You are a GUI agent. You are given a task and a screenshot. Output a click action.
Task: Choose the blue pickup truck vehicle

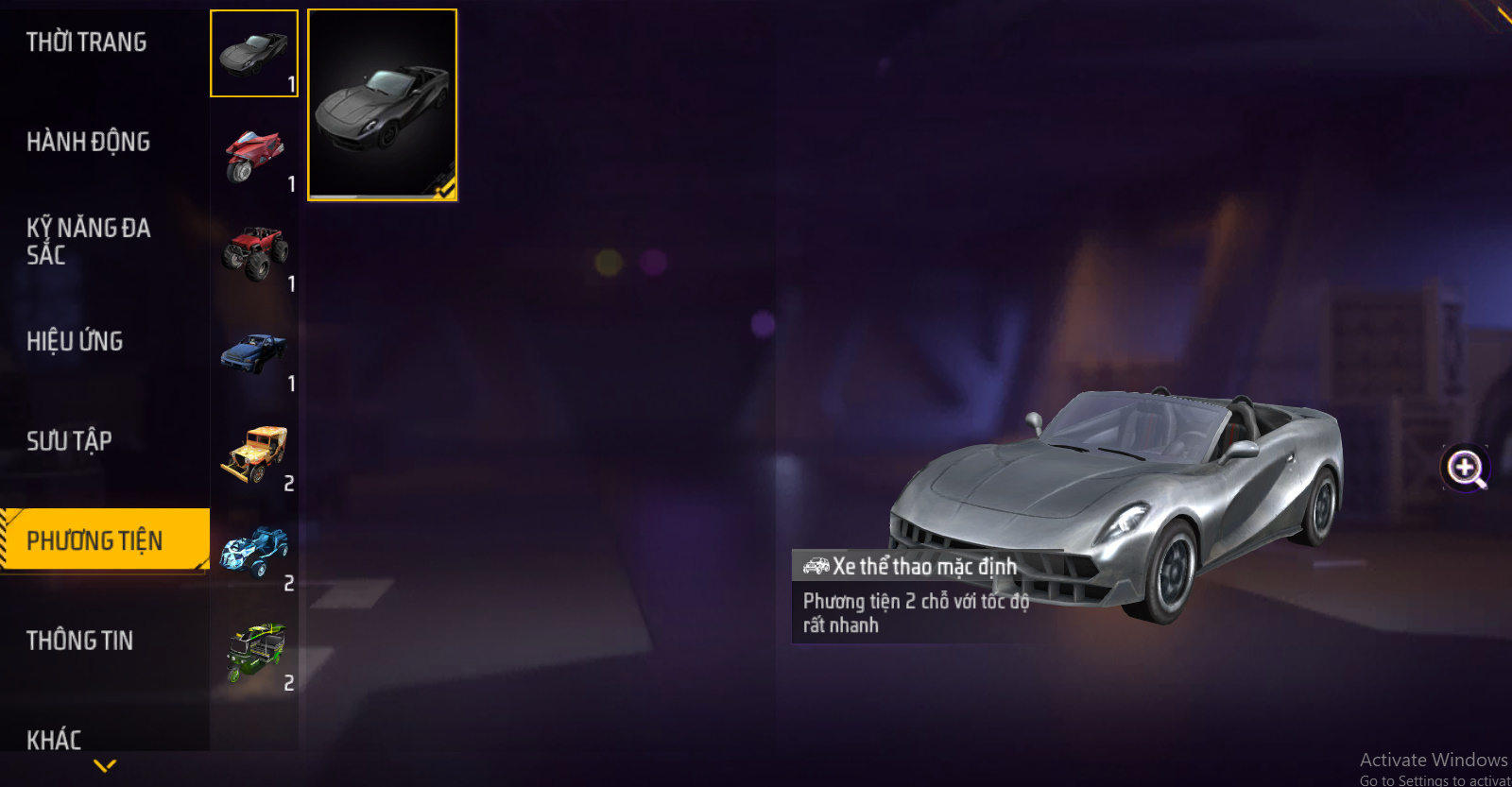(253, 353)
